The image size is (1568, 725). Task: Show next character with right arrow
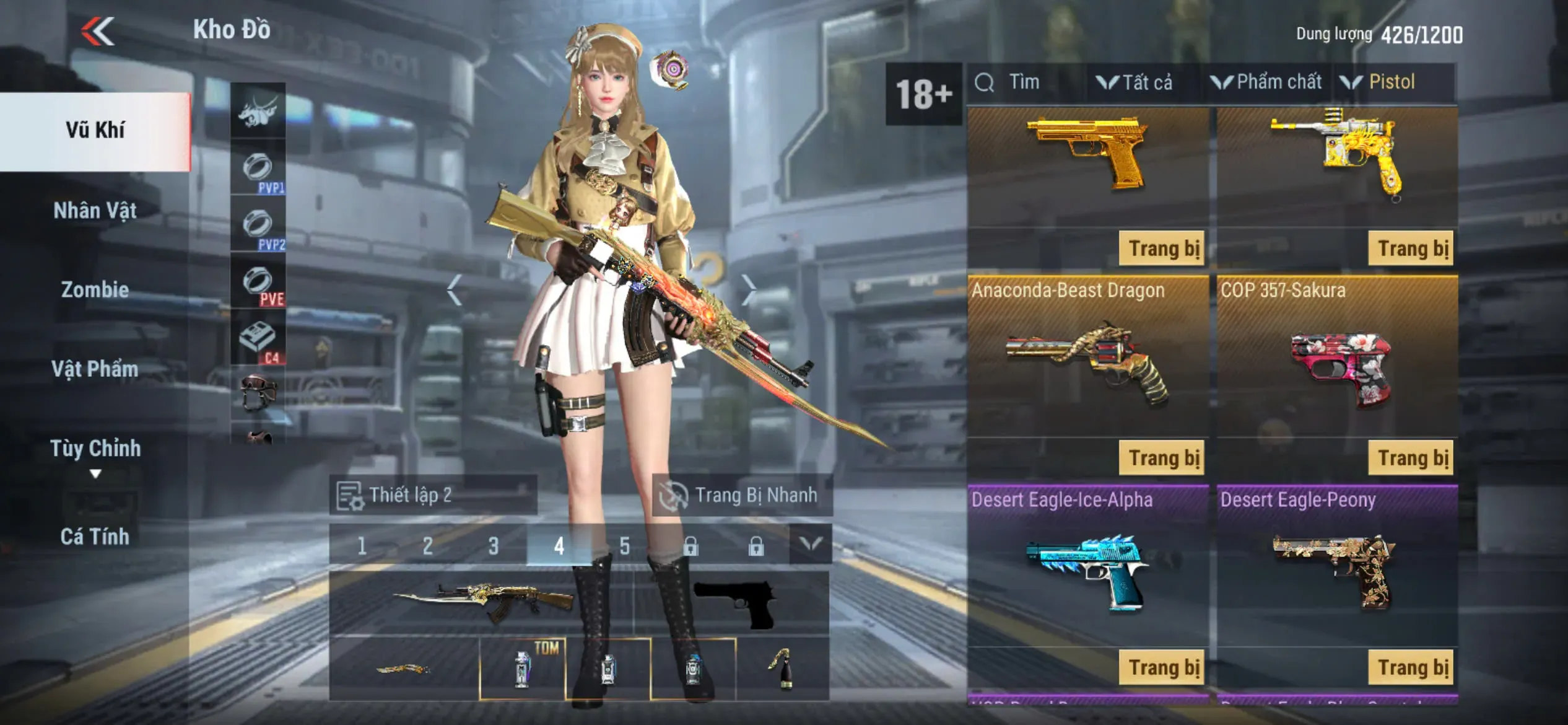(749, 289)
